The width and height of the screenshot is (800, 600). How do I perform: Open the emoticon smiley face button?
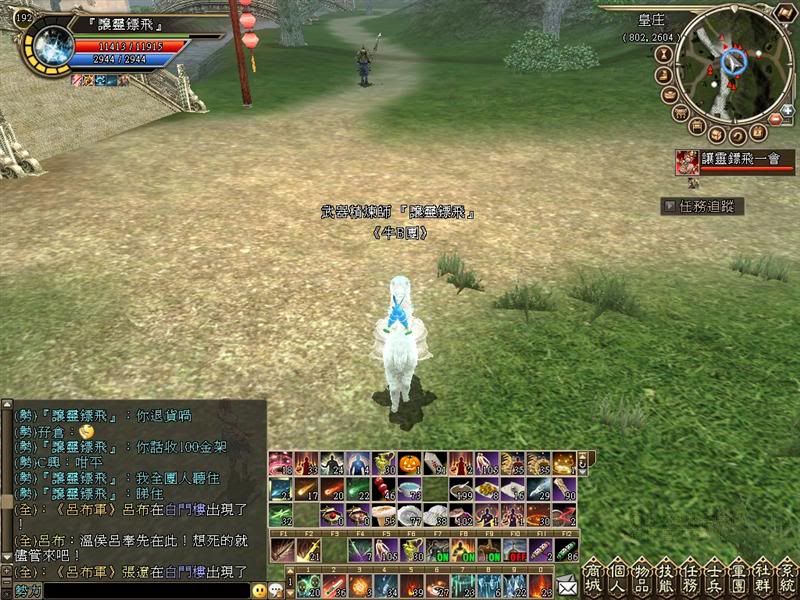(260, 590)
